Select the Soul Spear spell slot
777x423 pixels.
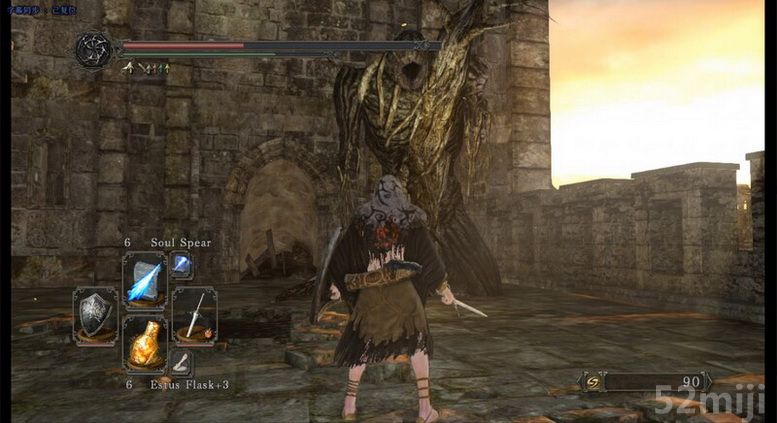point(144,281)
